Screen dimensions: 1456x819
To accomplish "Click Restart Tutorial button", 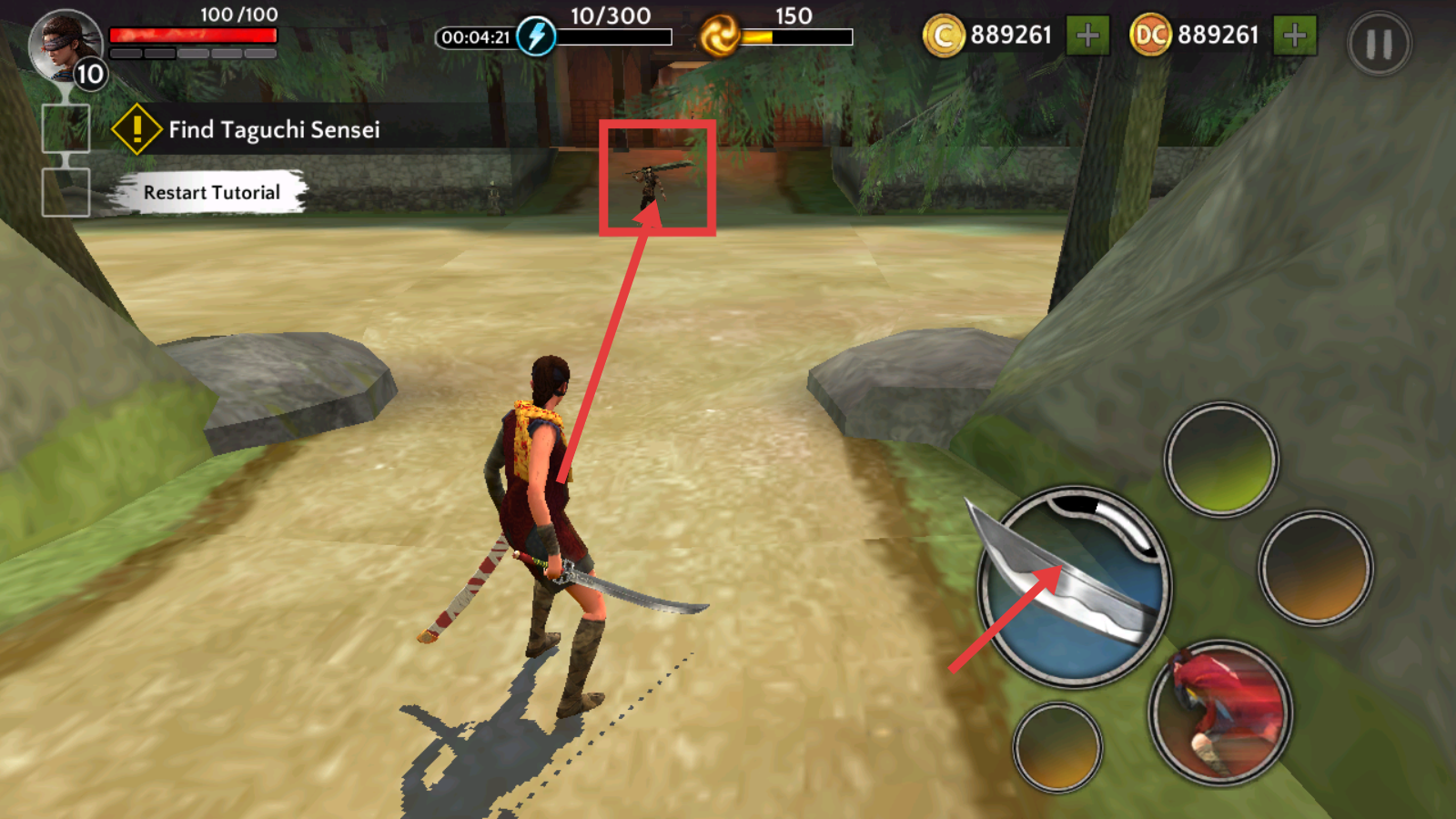I will coord(211,193).
